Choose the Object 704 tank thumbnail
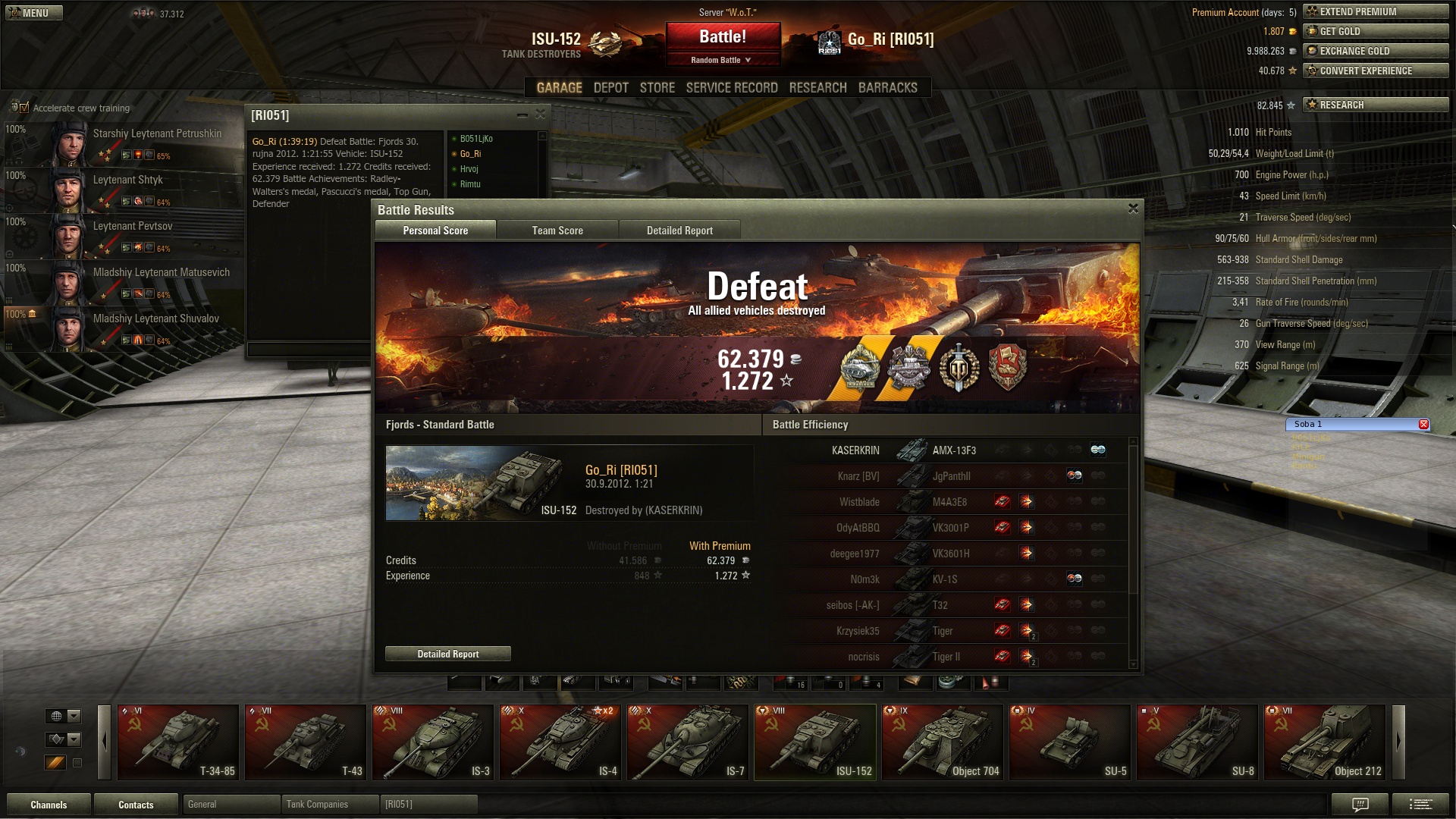 coord(943,742)
